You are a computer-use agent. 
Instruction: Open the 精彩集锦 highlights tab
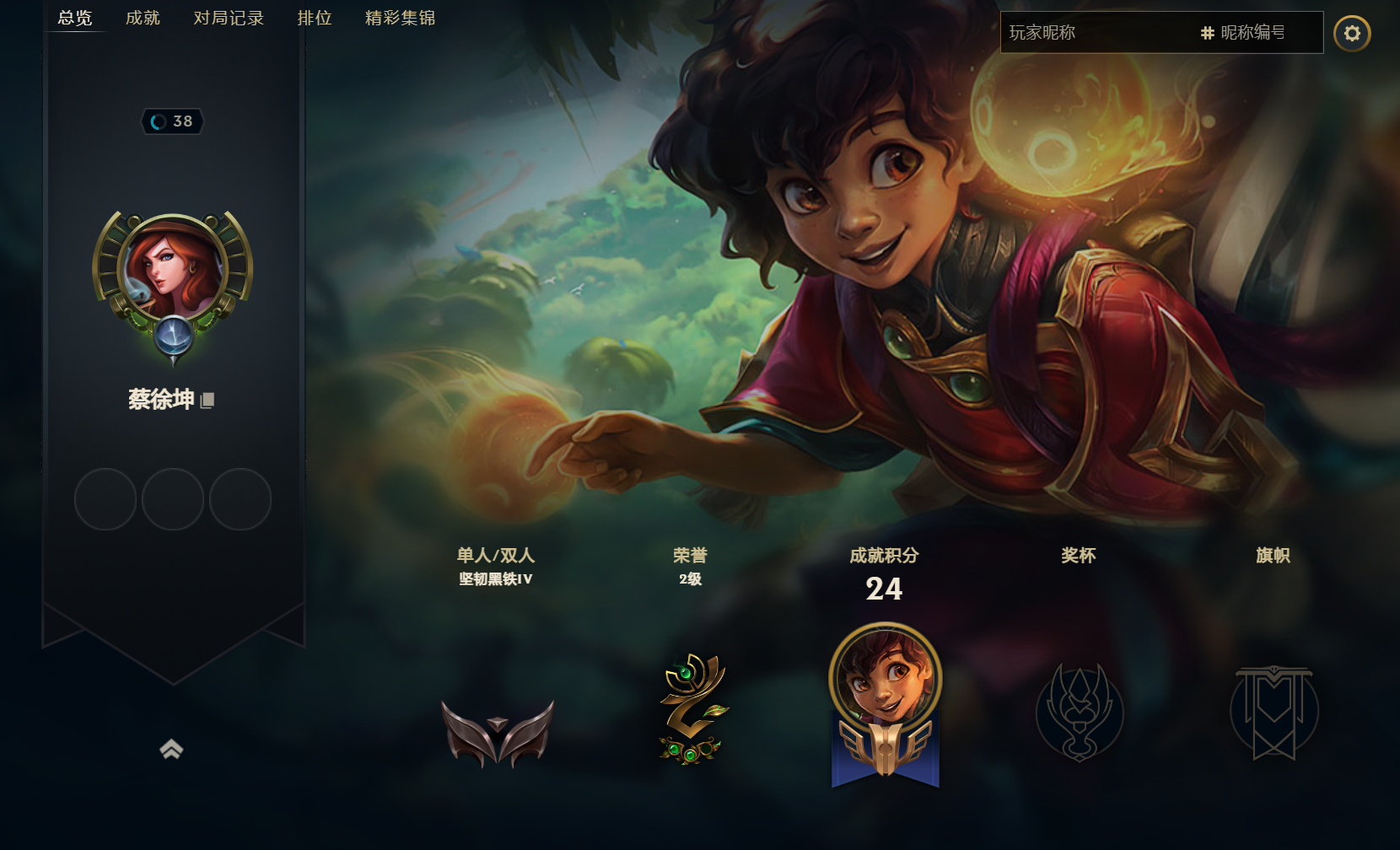[400, 18]
